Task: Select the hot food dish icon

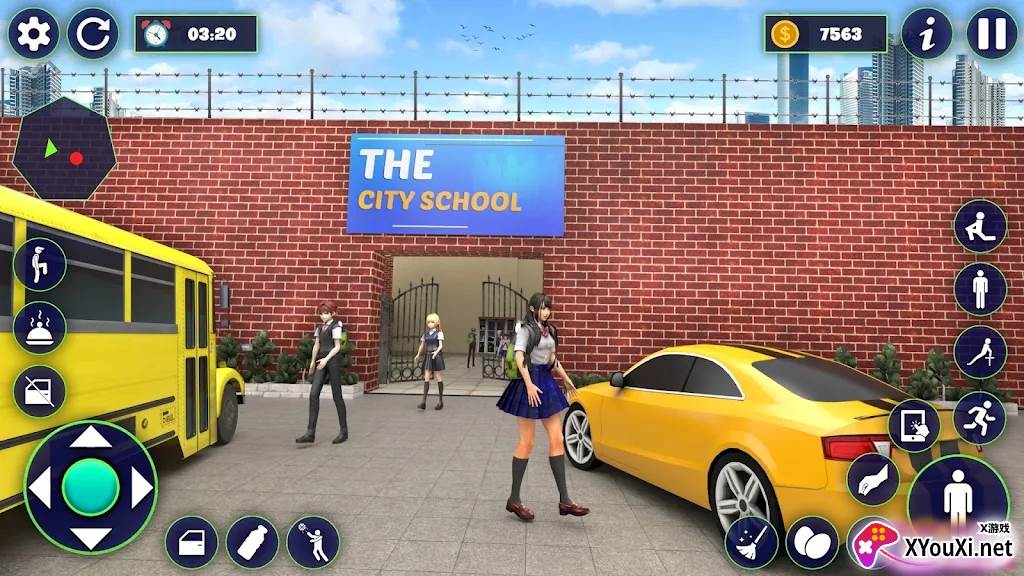Action: click(40, 328)
